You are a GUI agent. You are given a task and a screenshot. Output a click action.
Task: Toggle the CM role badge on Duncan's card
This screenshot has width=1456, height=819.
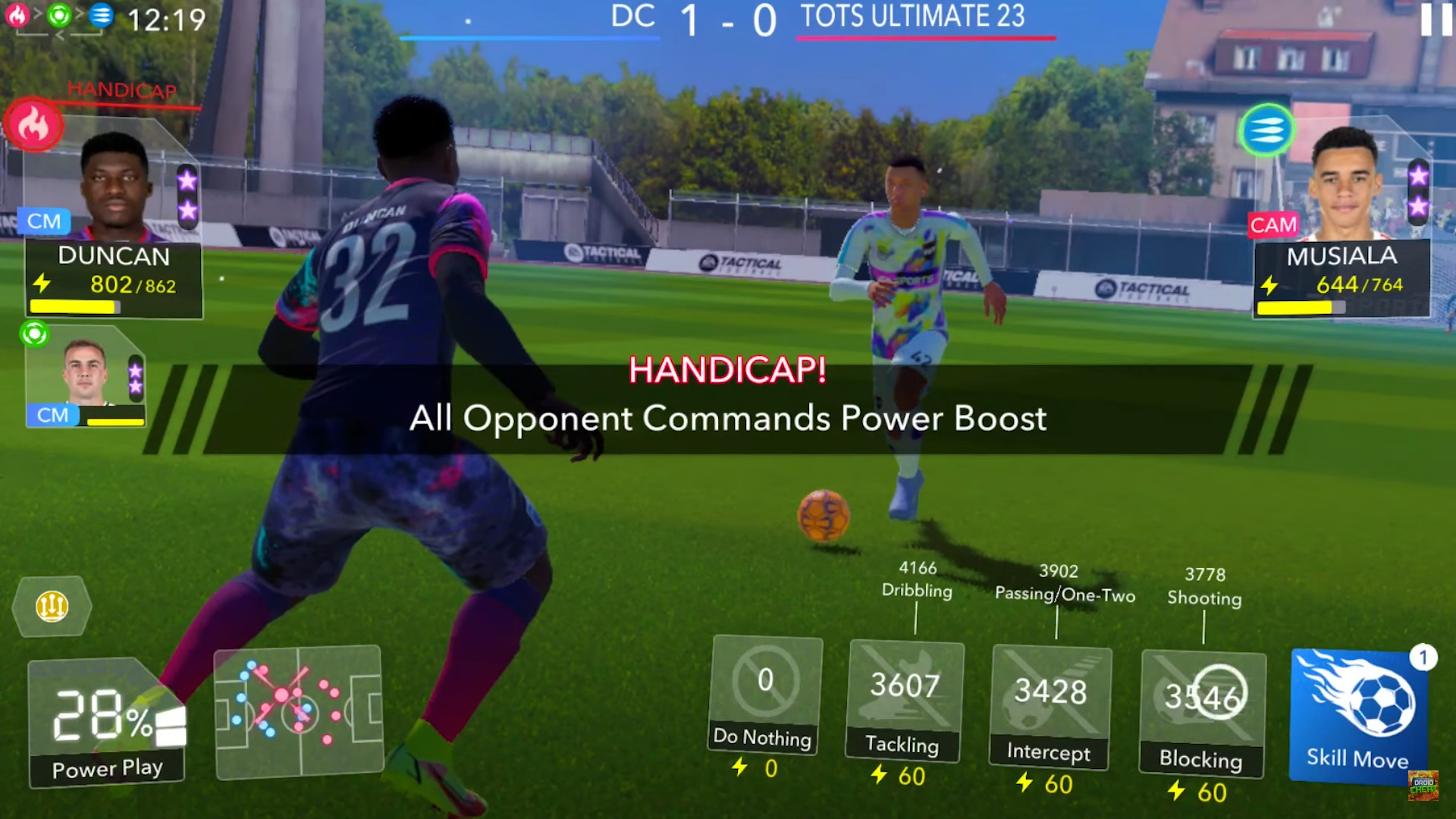[45, 221]
